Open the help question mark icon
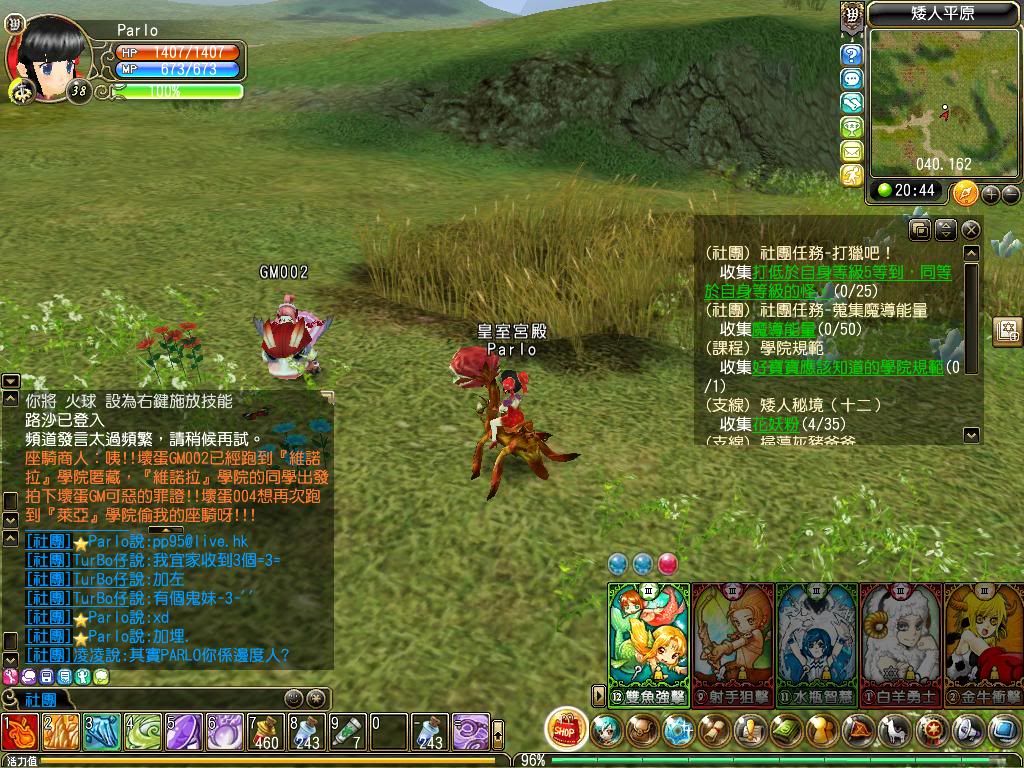Screen dimensions: 1024x768 851,55
